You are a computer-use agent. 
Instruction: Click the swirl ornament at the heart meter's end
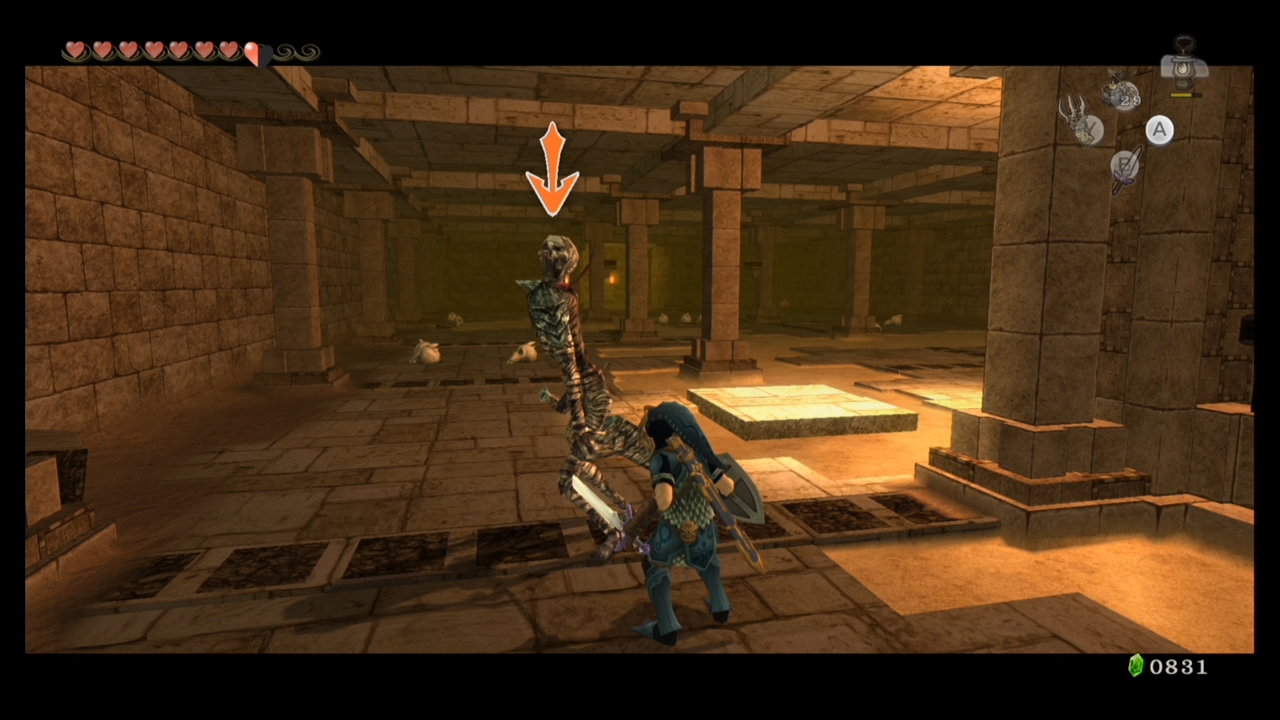pyautogui.click(x=295, y=51)
